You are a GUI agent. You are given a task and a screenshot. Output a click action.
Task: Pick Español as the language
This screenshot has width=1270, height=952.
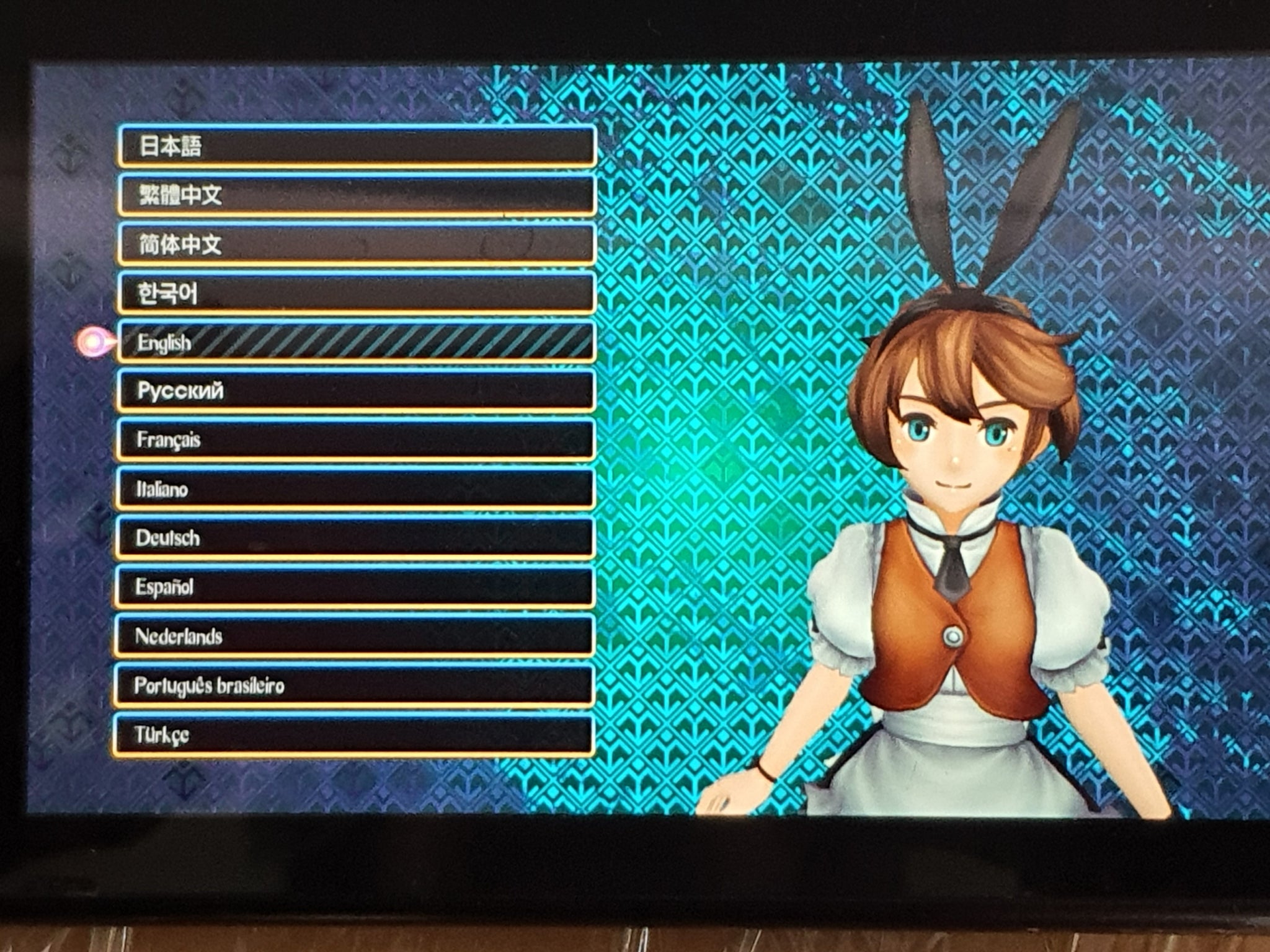click(354, 586)
